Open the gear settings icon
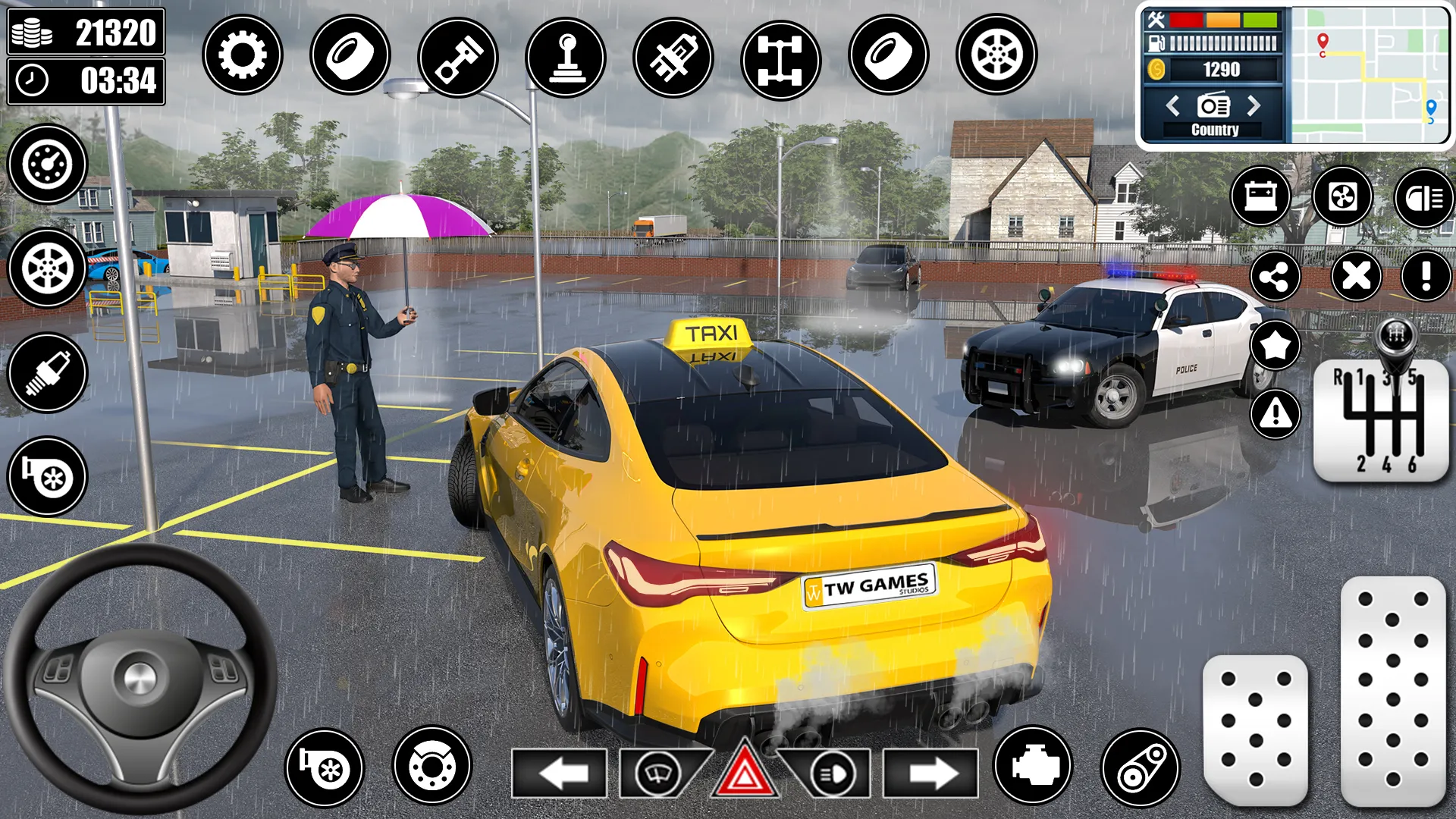The width and height of the screenshot is (1456, 819). pyautogui.click(x=242, y=55)
